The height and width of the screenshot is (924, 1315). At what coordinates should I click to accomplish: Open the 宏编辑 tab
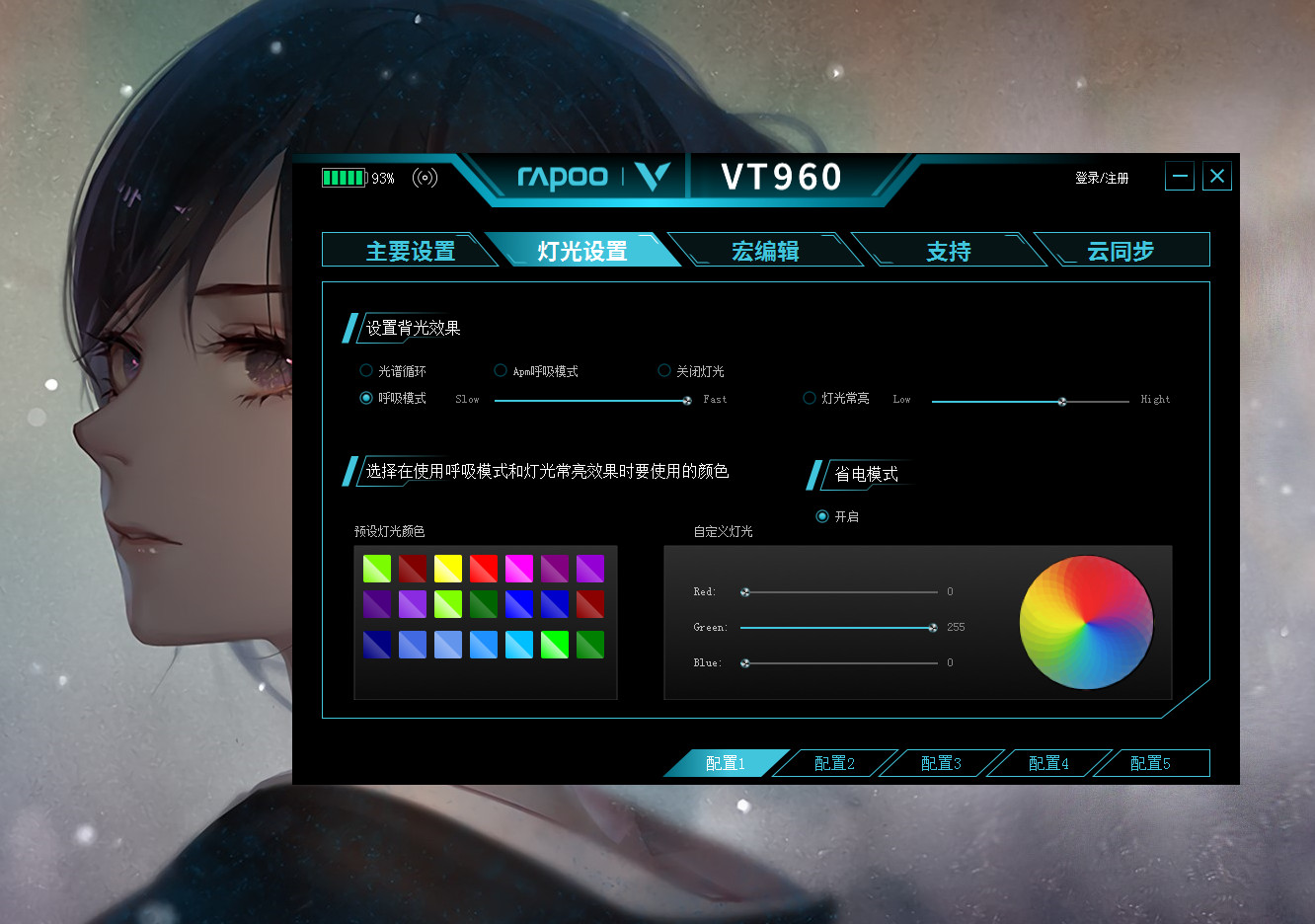[767, 251]
